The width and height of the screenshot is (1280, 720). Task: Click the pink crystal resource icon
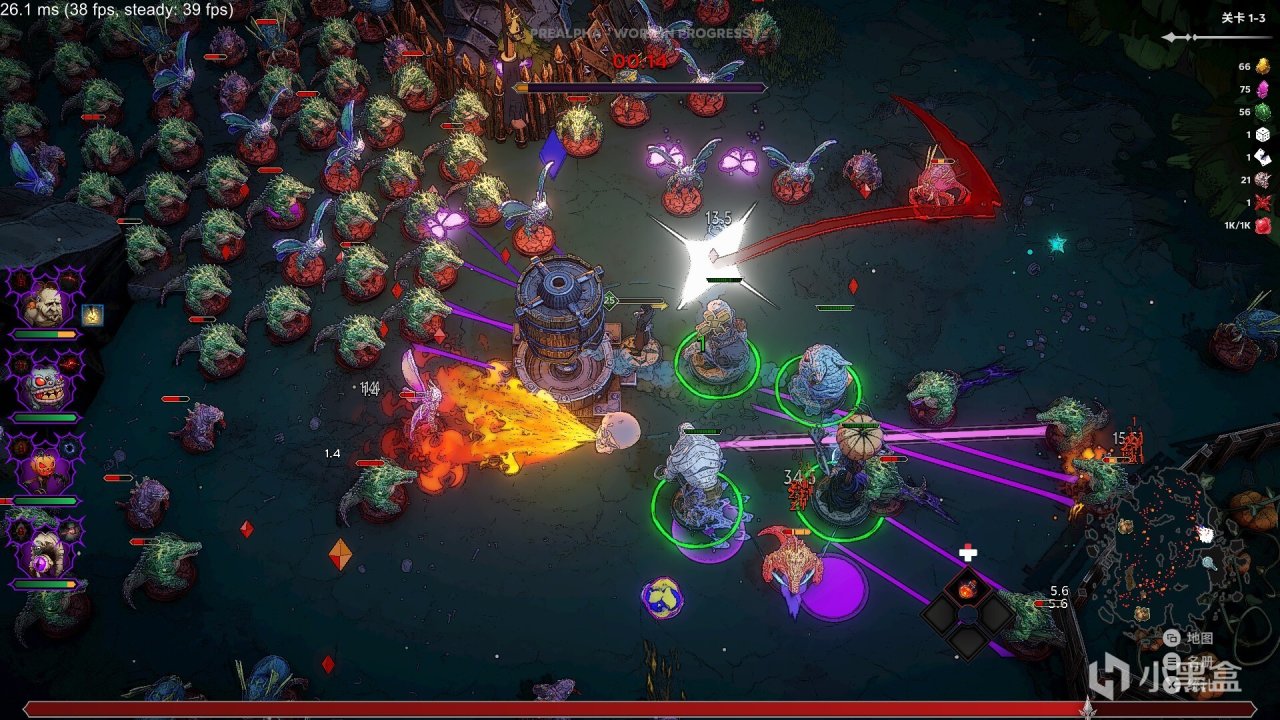[1262, 89]
